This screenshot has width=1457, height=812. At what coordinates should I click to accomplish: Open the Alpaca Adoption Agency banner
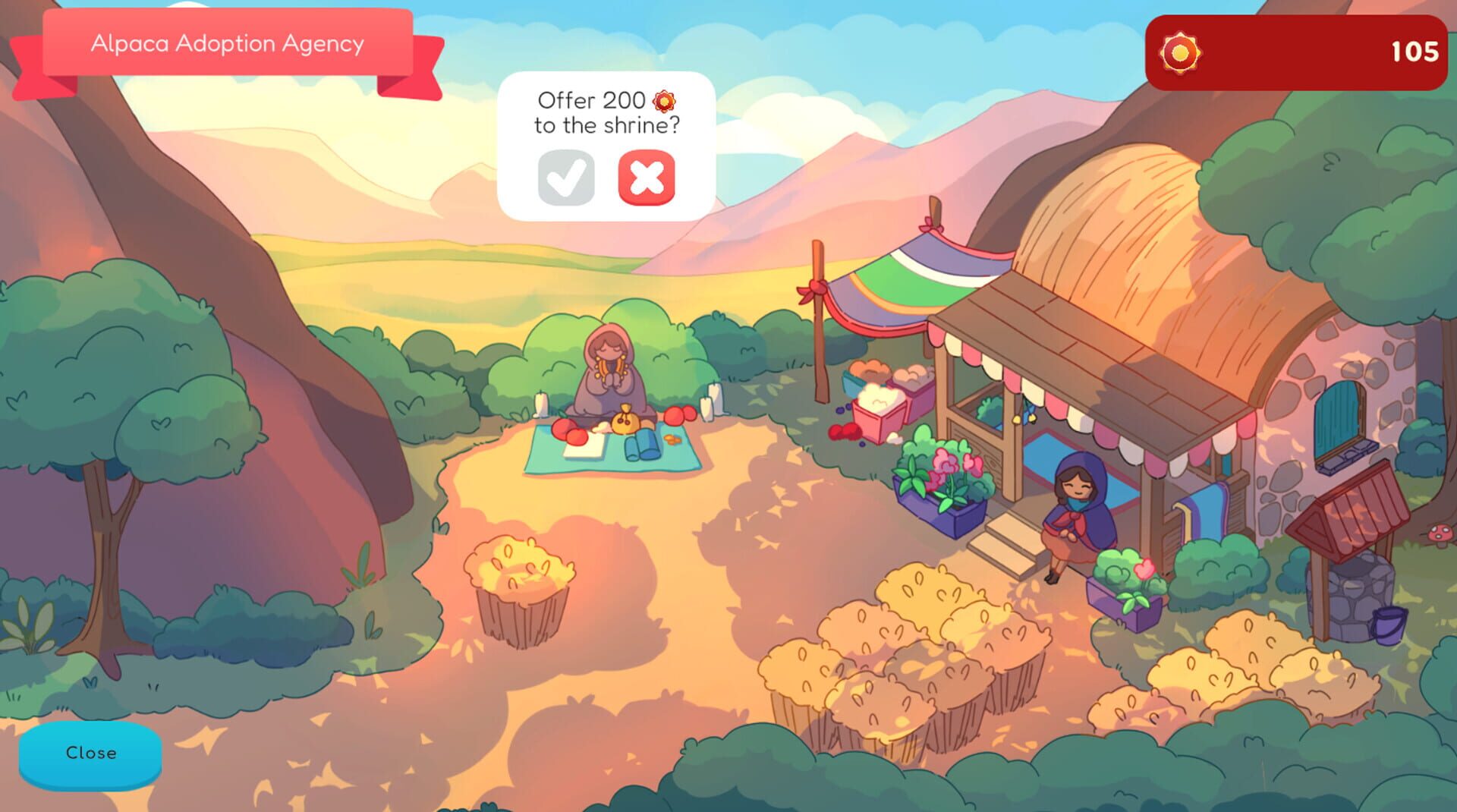(x=226, y=43)
